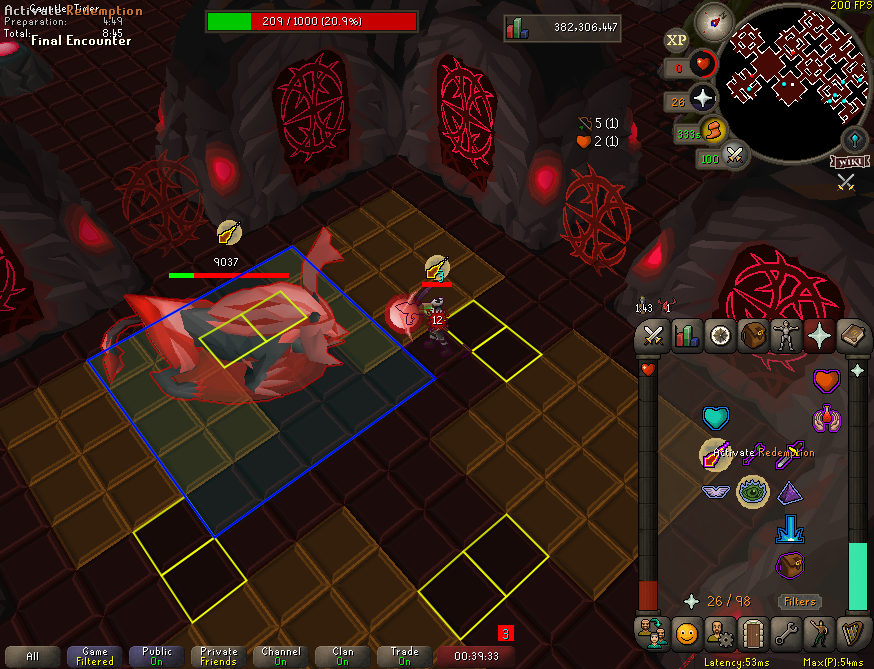Open the Logout door tab

(752, 632)
